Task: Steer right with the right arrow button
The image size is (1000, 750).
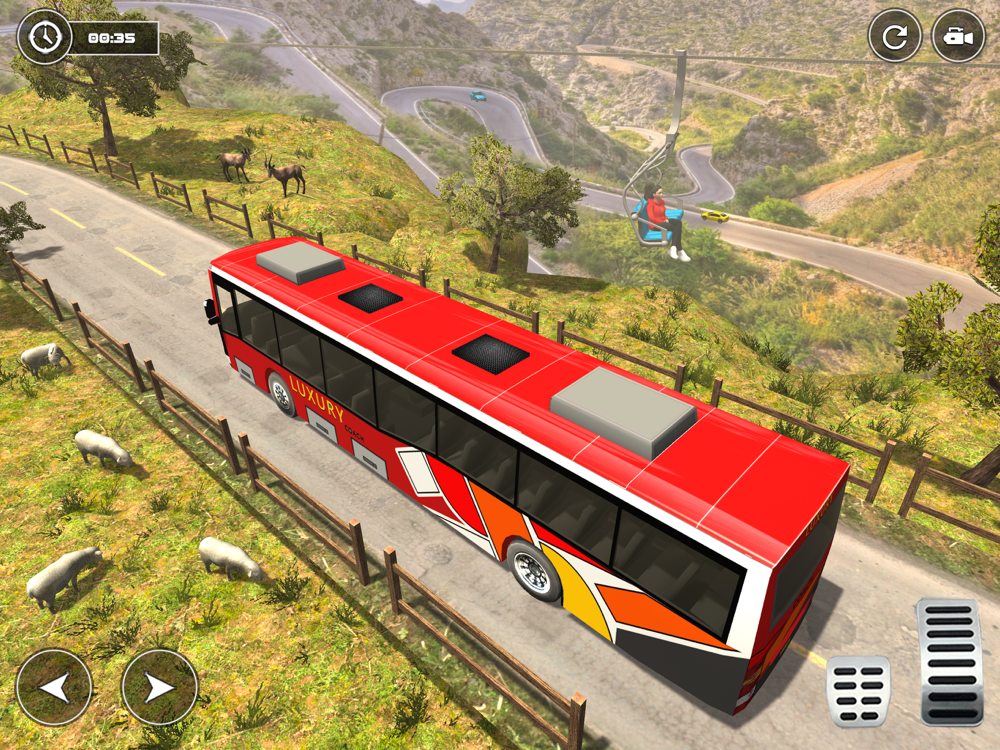Action: (159, 687)
